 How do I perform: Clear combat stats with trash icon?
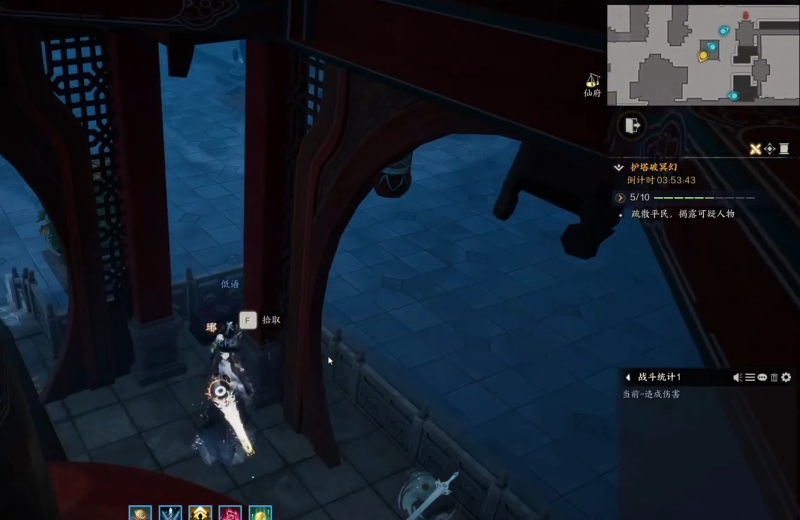tap(773, 377)
